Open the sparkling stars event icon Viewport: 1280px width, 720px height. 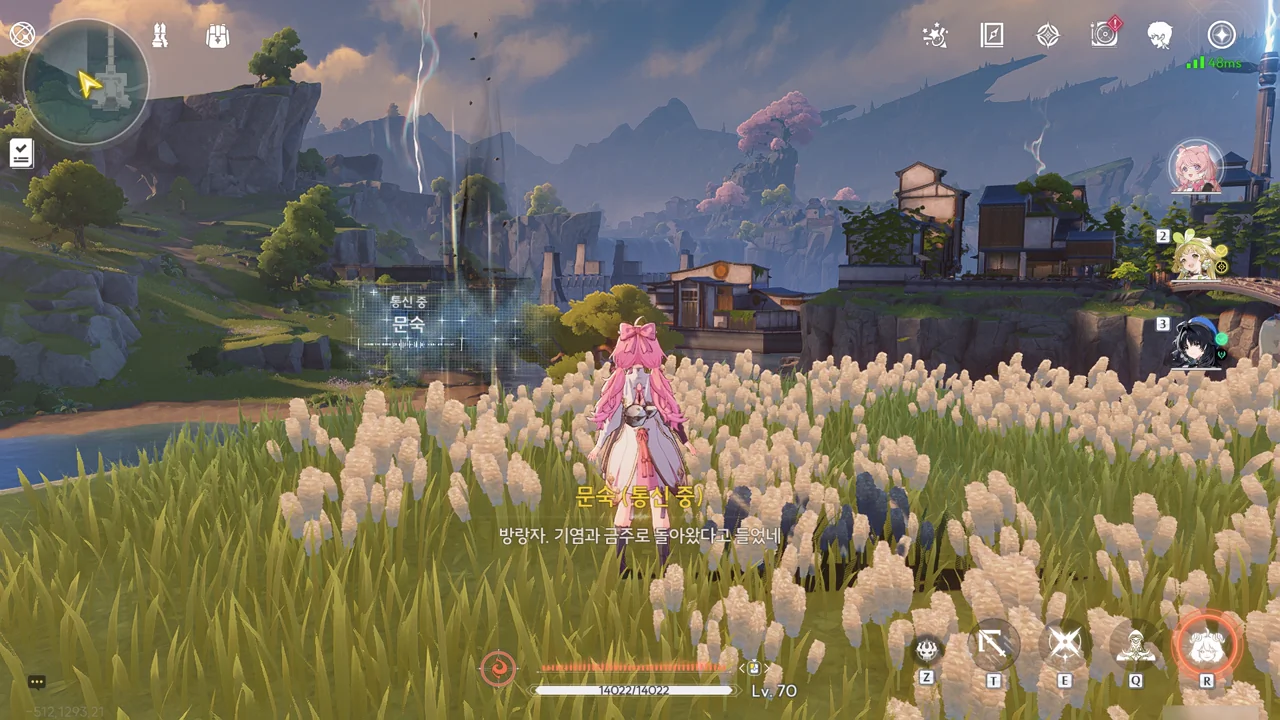tap(935, 36)
